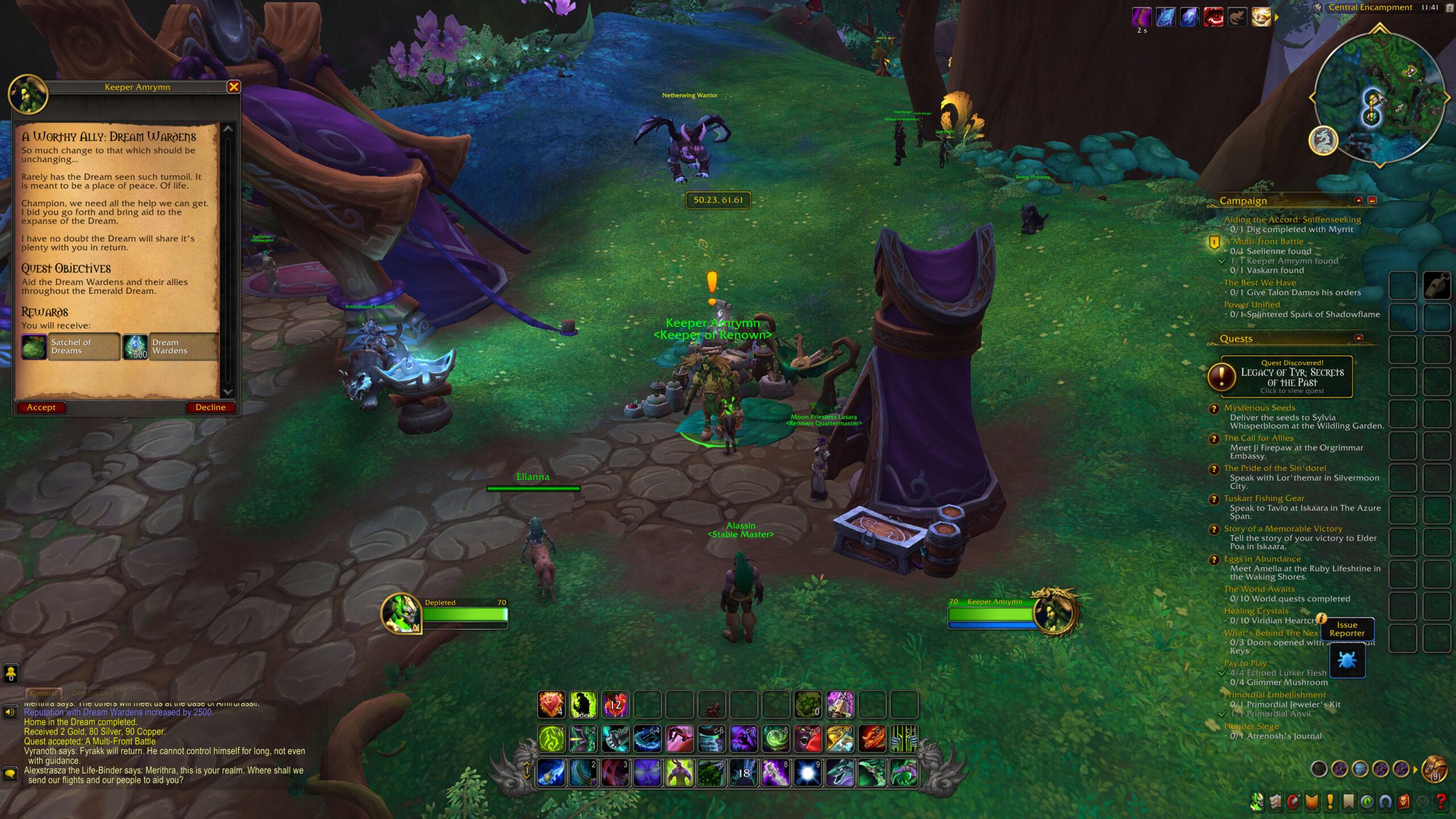Click the Satchel of Dreams reward icon
1456x819 pixels.
tap(34, 347)
